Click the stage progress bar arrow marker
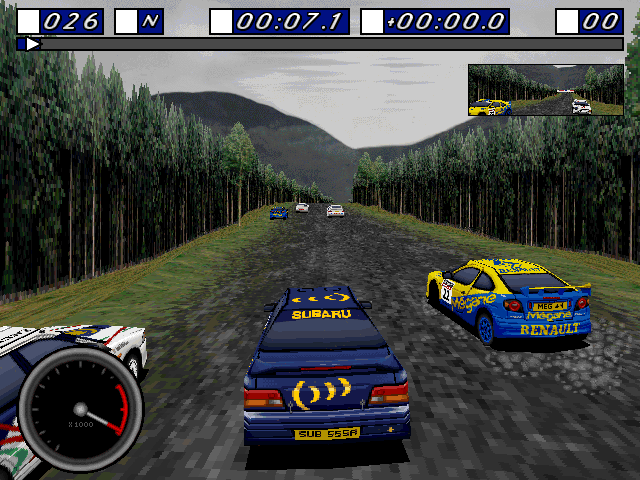Image resolution: width=640 pixels, height=480 pixels. (32, 44)
